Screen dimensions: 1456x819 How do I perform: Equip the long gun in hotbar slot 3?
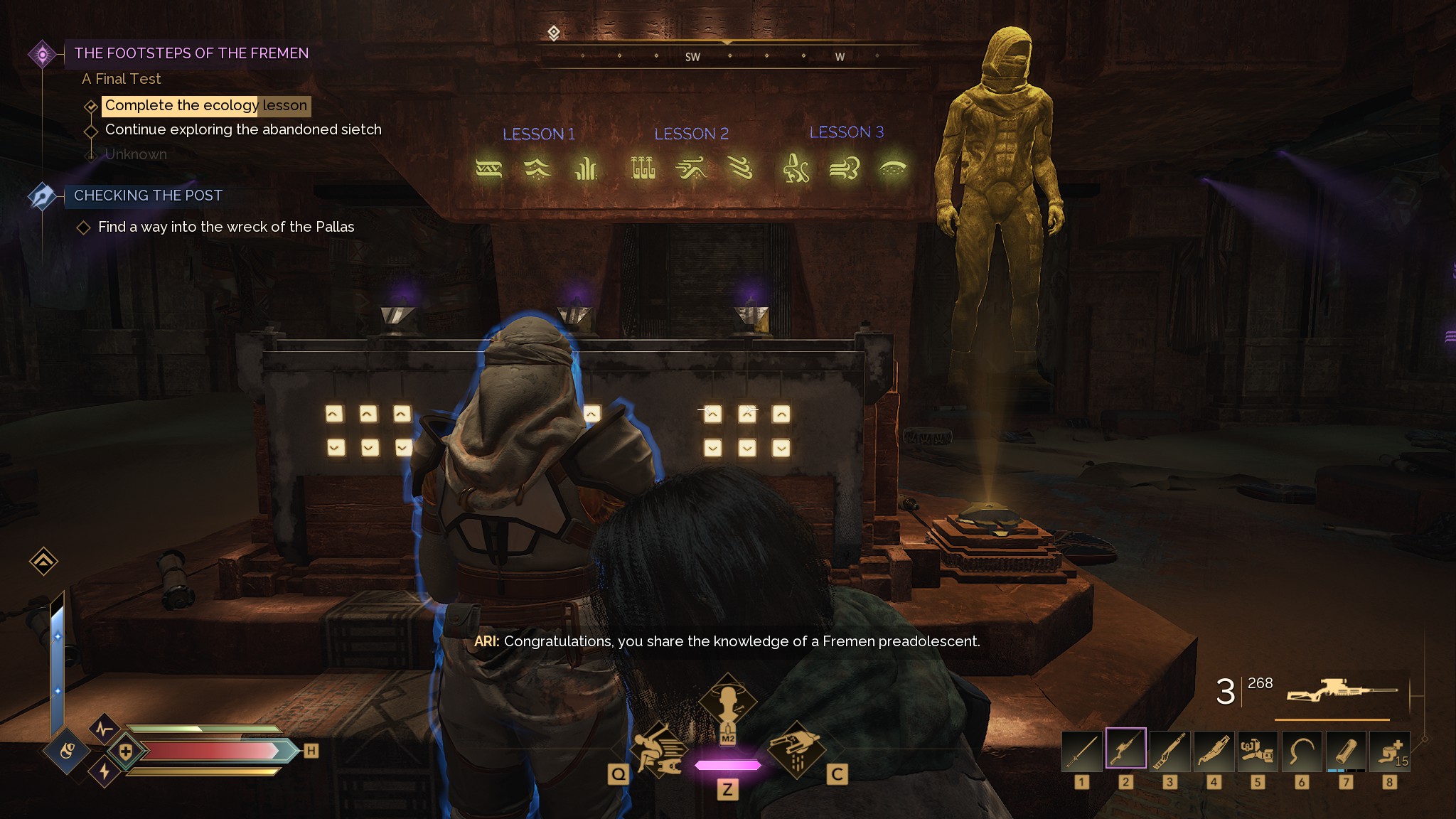coord(1169,751)
